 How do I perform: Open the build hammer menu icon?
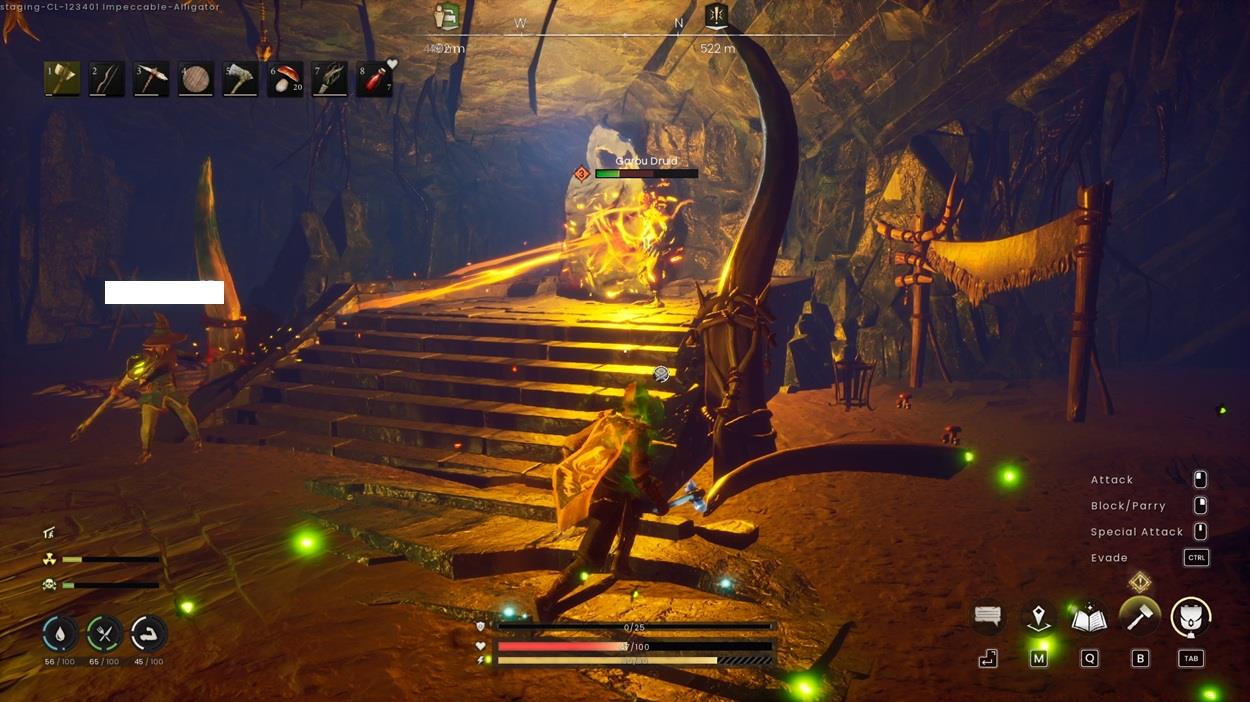point(1139,617)
